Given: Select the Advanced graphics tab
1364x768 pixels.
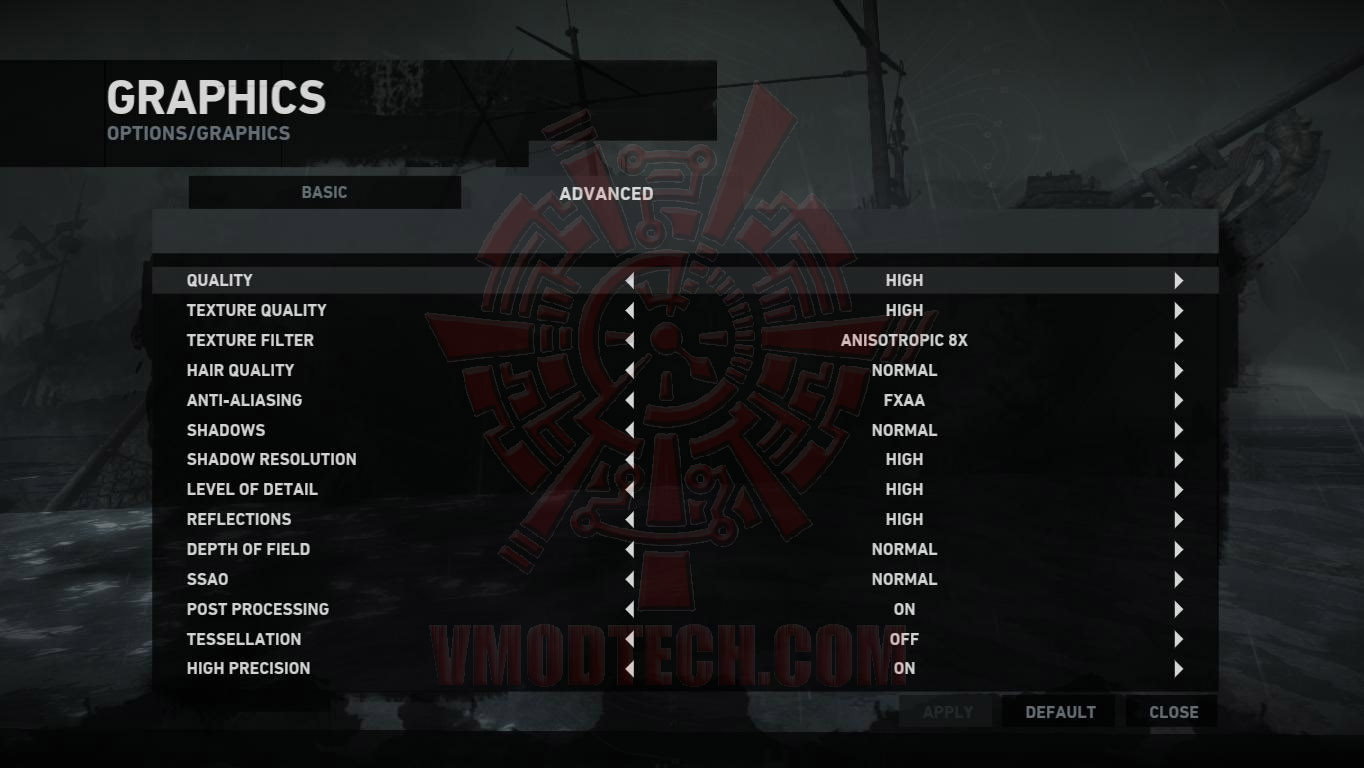Looking at the screenshot, I should point(606,193).
